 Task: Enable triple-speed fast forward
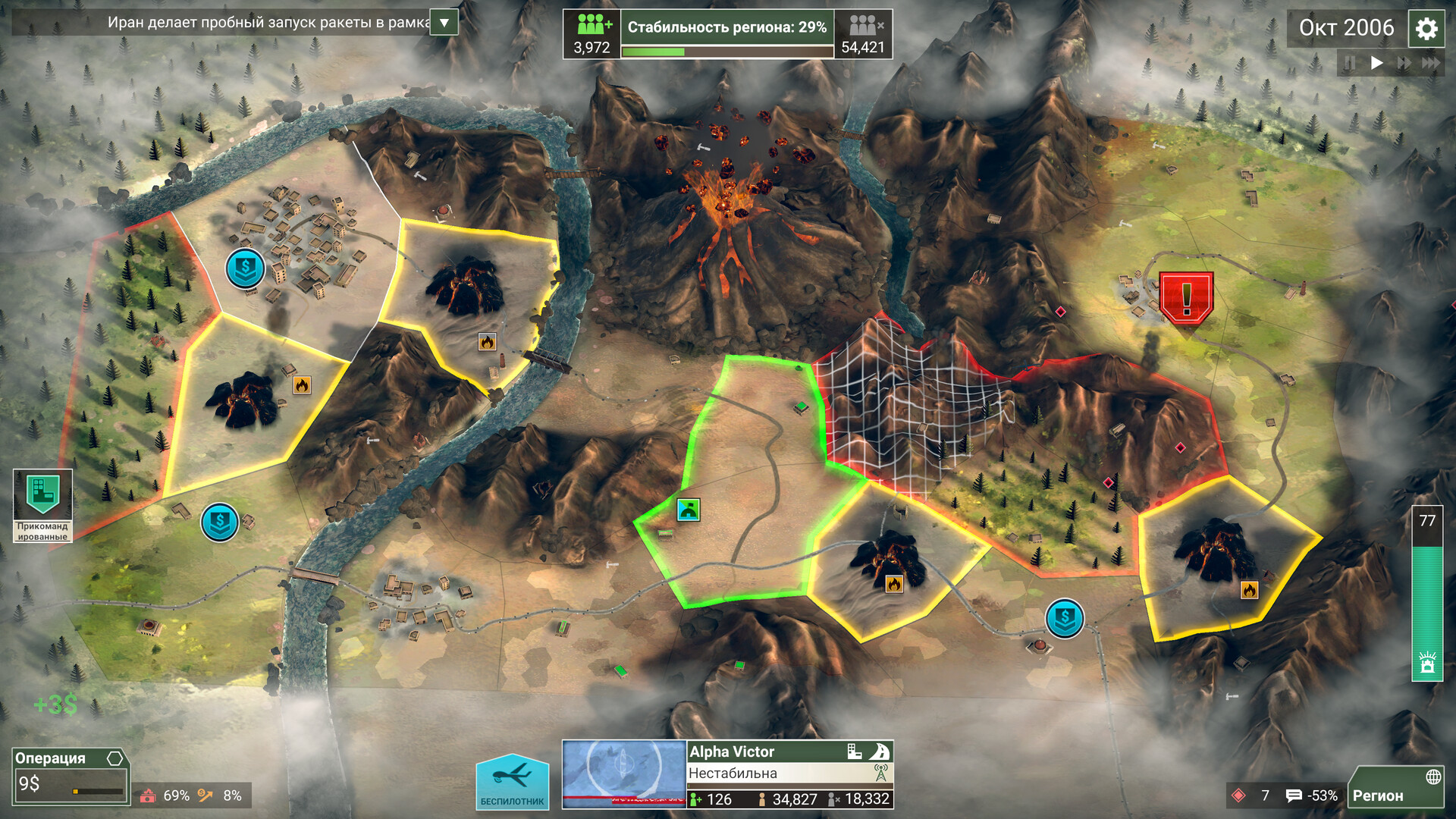1431,64
